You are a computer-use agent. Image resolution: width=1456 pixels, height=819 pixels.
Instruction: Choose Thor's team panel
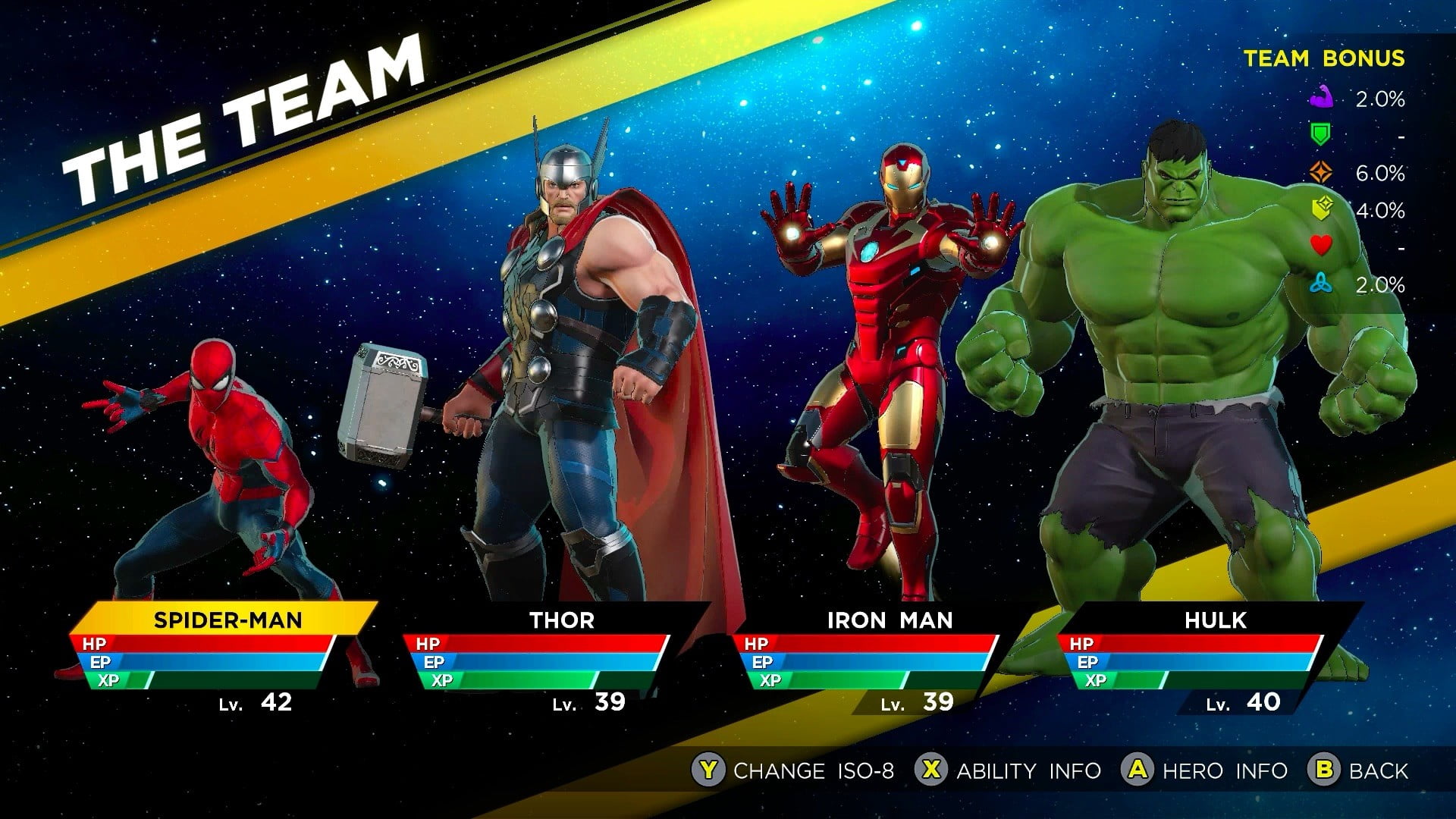pyautogui.click(x=561, y=620)
